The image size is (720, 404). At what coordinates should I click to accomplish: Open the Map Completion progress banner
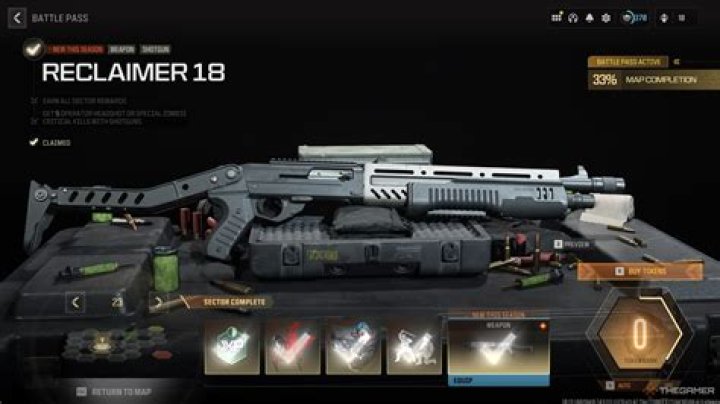pos(651,79)
